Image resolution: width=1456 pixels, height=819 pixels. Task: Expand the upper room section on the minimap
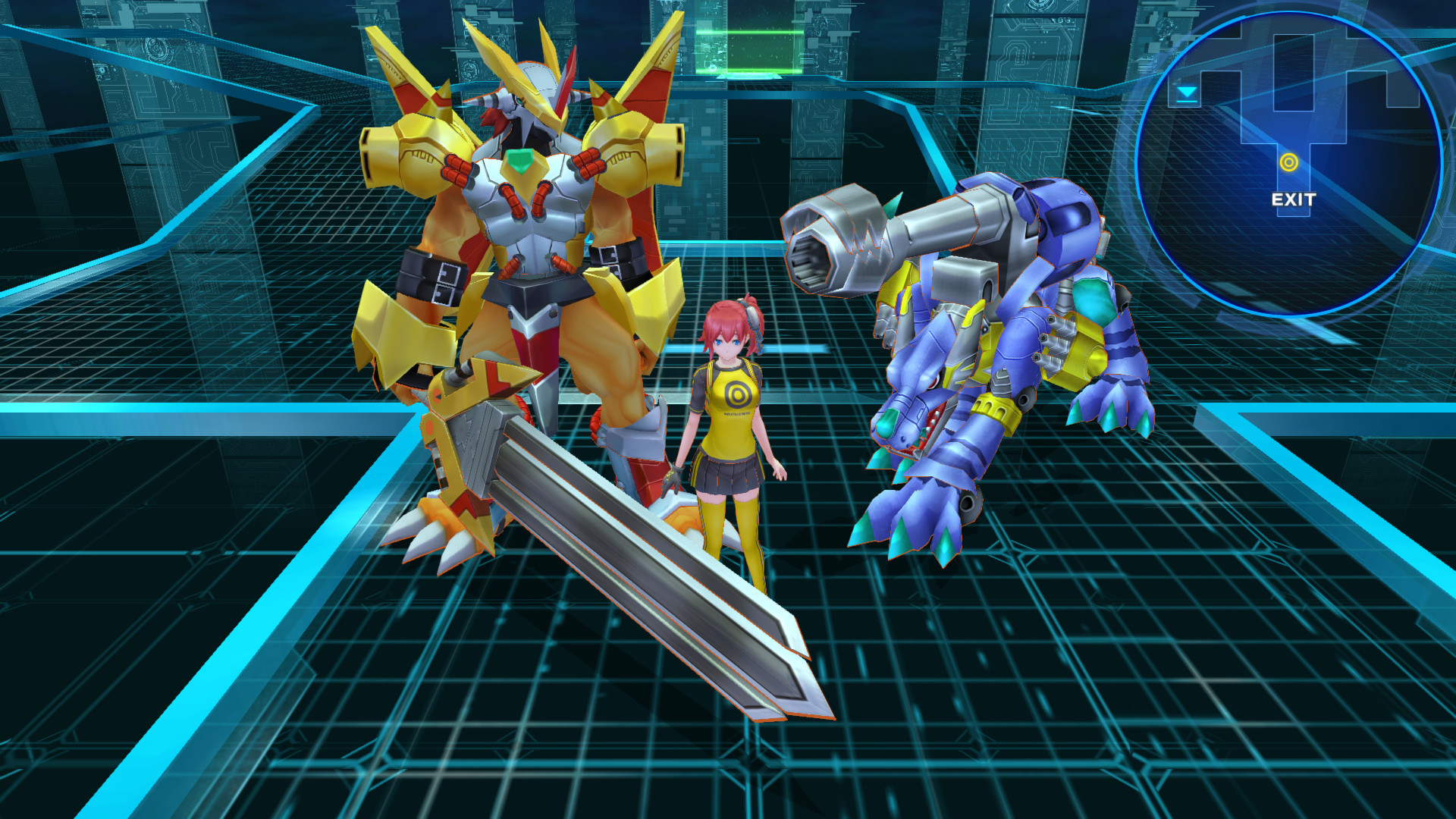[x=1294, y=72]
